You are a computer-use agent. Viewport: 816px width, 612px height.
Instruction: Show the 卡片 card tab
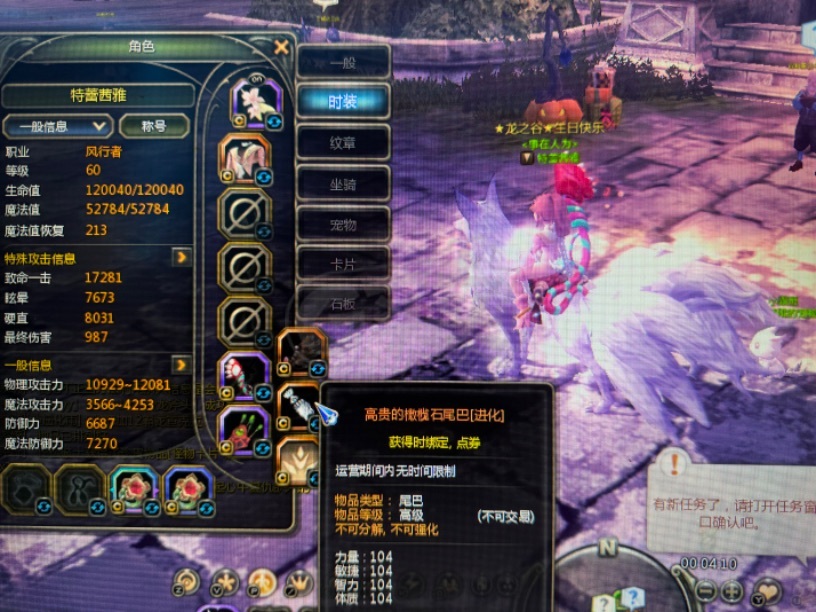click(343, 264)
